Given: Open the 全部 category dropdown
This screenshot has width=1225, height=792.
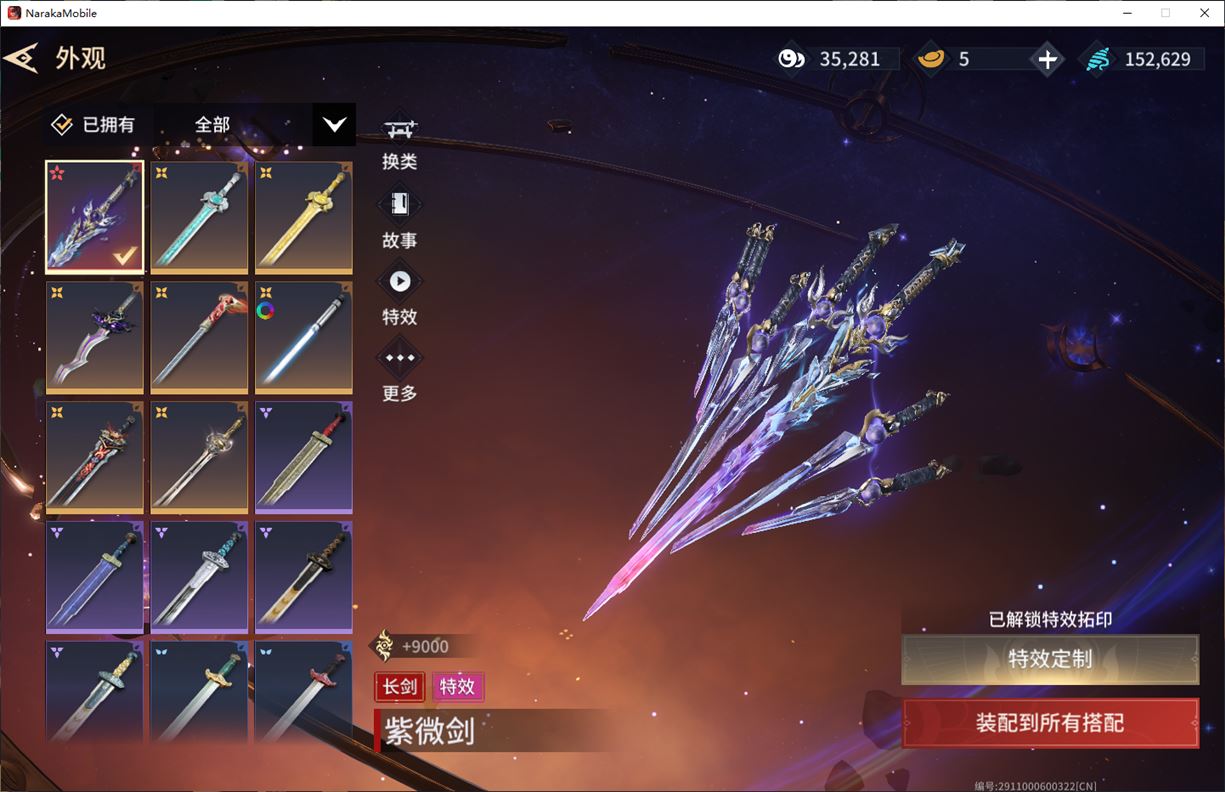Looking at the screenshot, I should [334, 125].
